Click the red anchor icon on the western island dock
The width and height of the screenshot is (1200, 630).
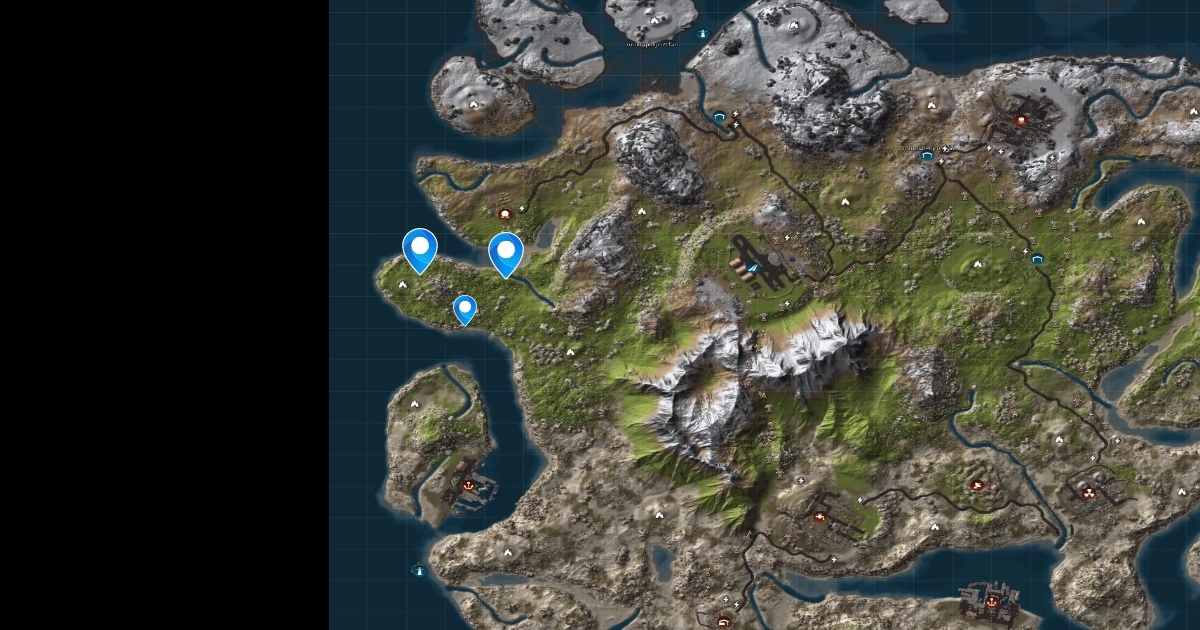click(468, 485)
